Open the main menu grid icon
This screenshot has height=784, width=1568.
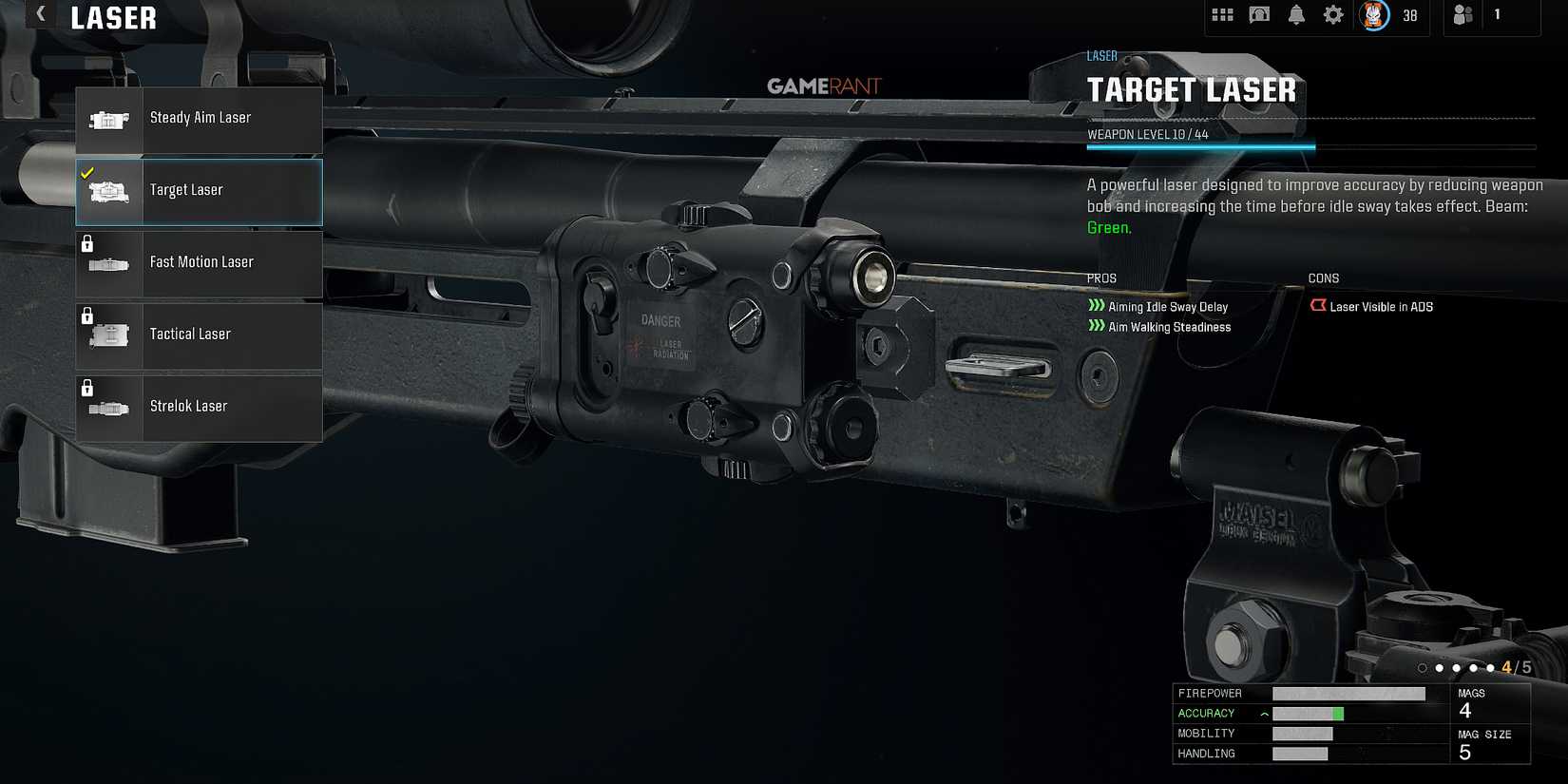[x=1222, y=15]
